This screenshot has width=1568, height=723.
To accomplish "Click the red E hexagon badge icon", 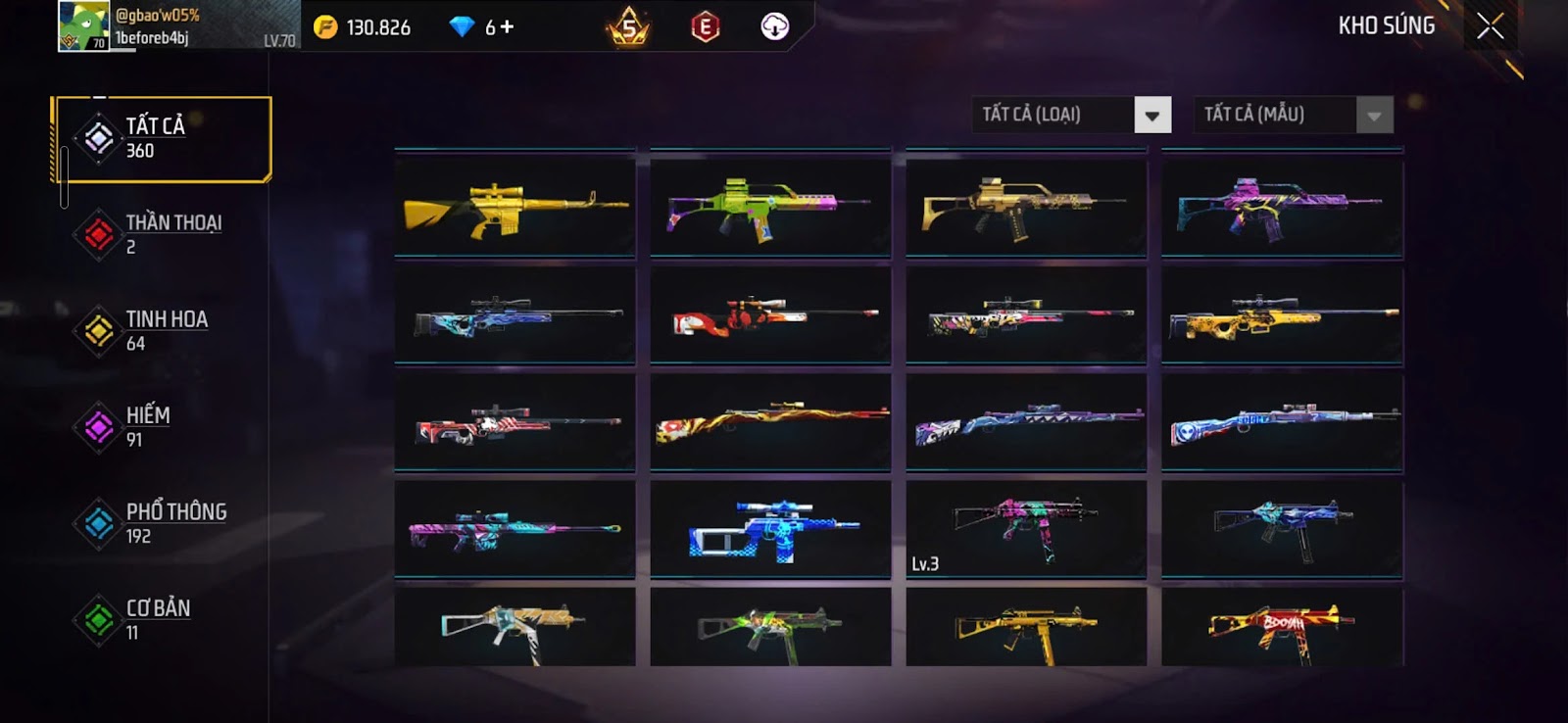I will pos(705,27).
